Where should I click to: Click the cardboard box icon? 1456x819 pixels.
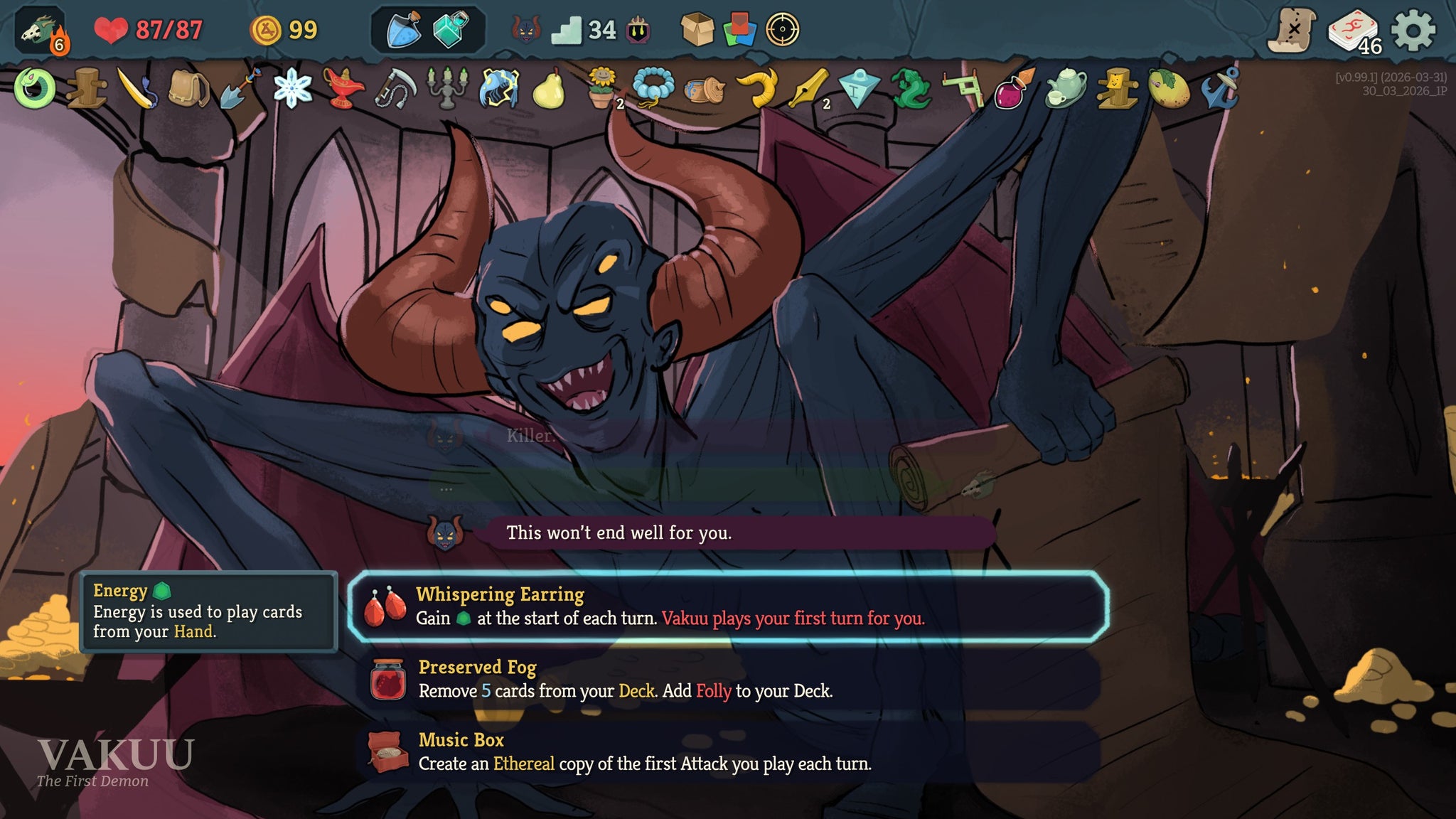tap(697, 31)
